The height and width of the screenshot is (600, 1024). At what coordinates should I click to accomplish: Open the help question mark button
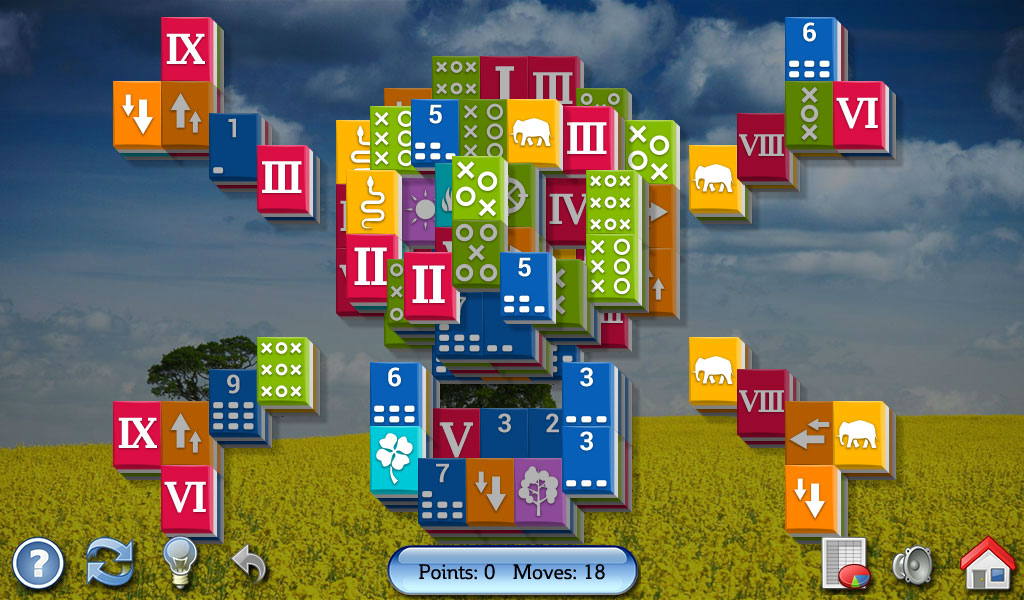[38, 564]
